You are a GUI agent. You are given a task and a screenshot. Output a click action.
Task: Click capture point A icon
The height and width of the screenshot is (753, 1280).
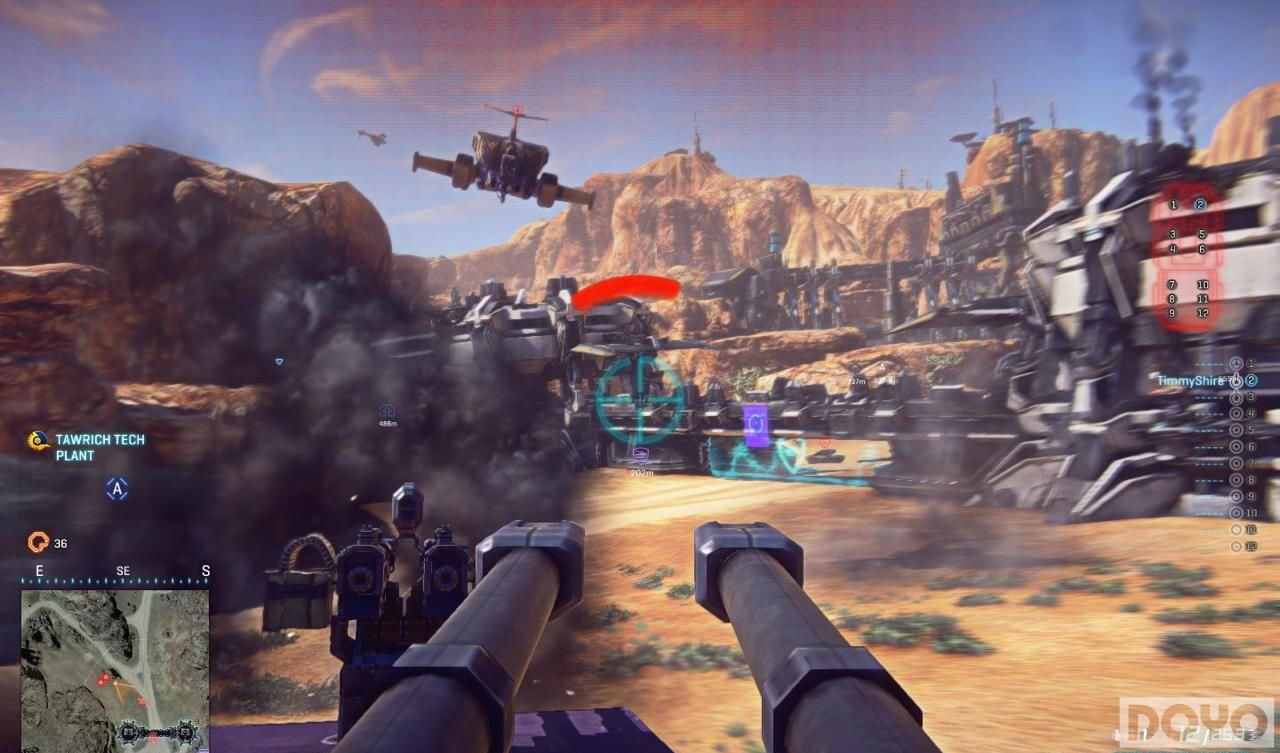pyautogui.click(x=118, y=489)
